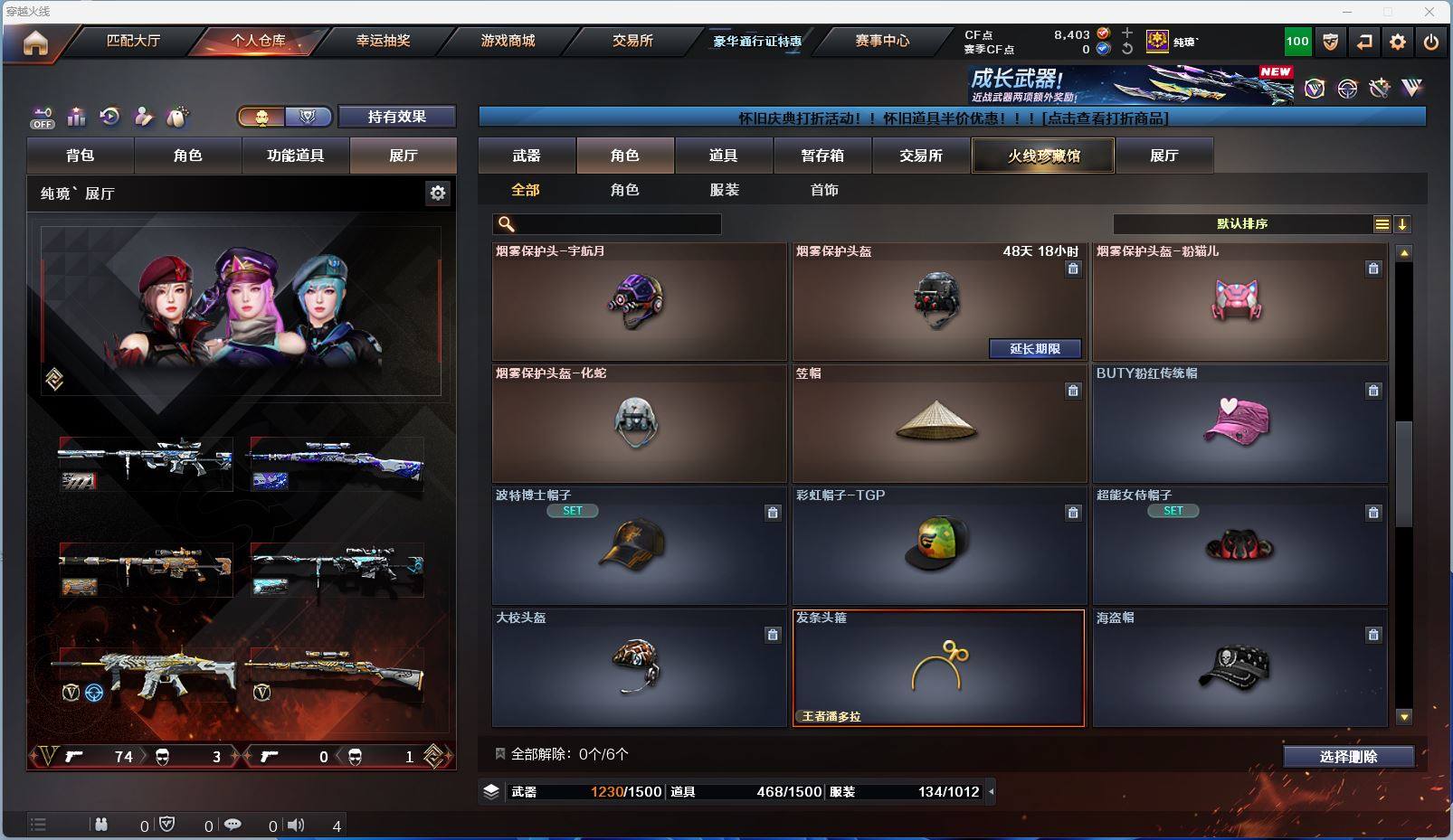Go to the home screen icon
The image size is (1453, 840).
(x=35, y=42)
